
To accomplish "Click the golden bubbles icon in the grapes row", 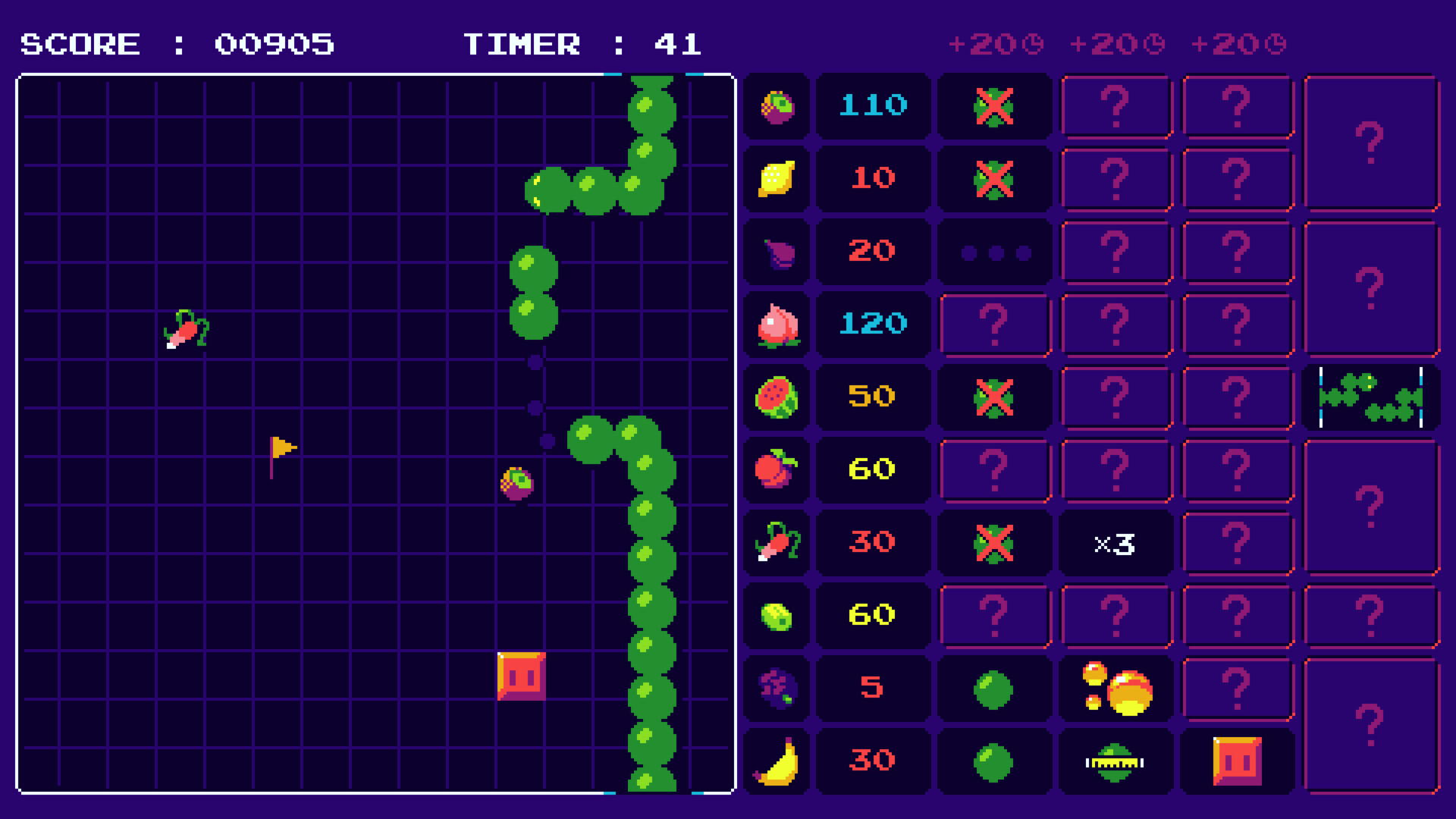I will 1116,688.
